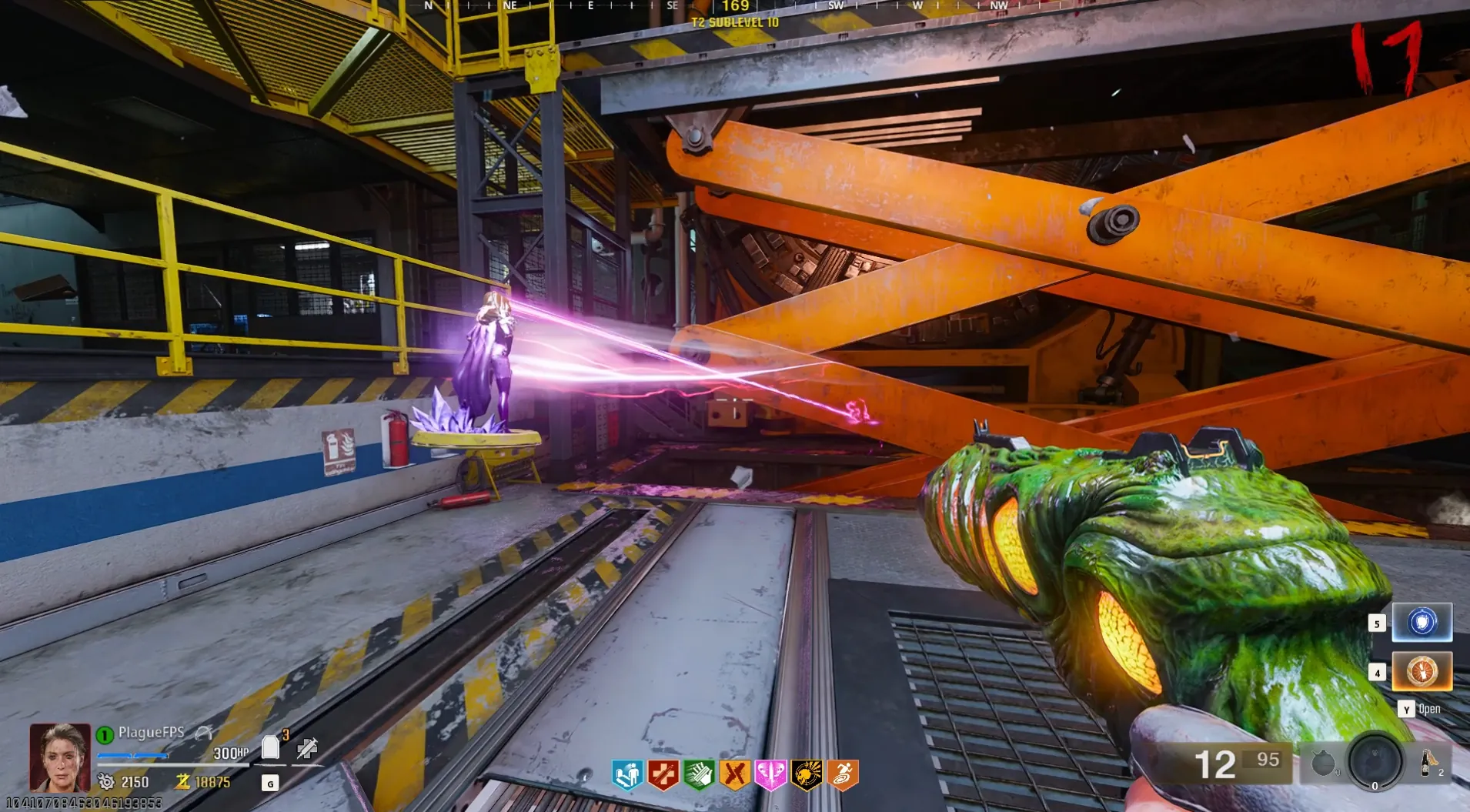
Task: Select the round tactical grenade slot
Action: 1323,764
